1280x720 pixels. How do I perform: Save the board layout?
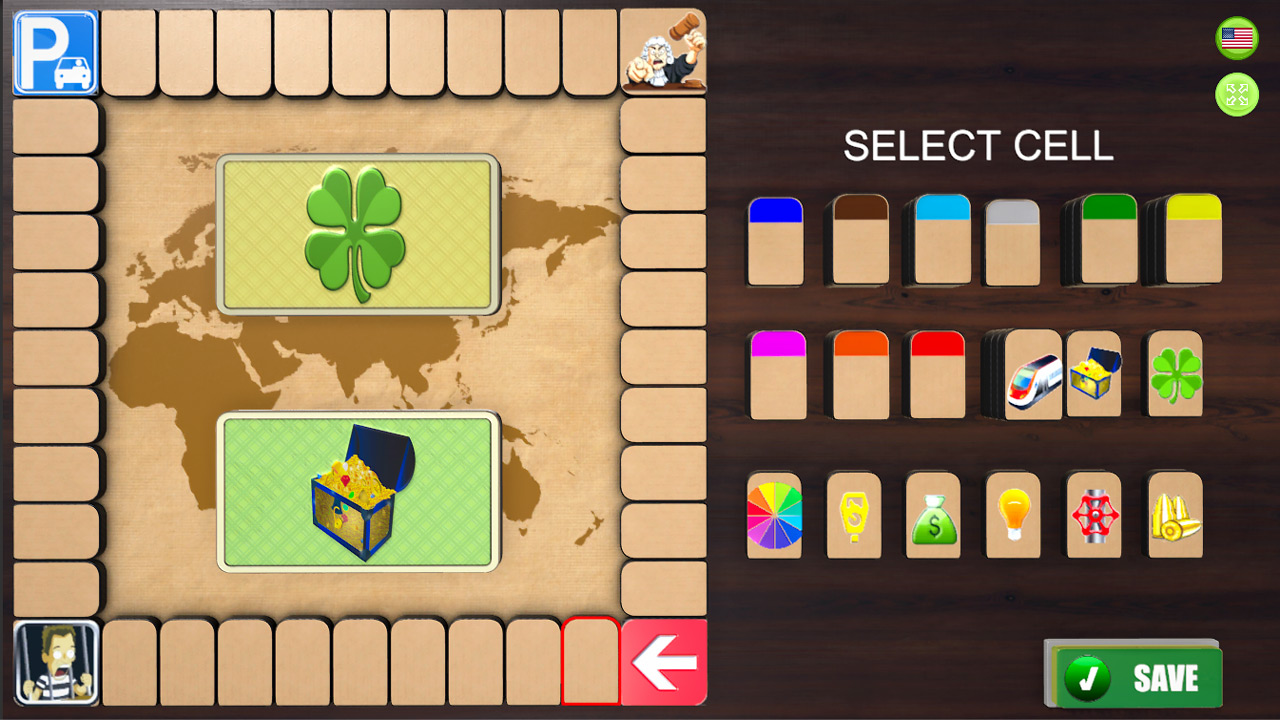(1135, 676)
